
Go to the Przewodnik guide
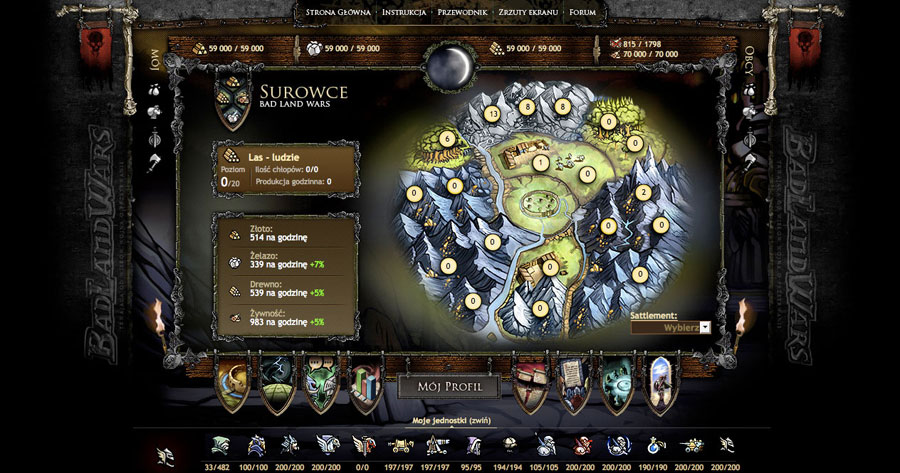(462, 13)
